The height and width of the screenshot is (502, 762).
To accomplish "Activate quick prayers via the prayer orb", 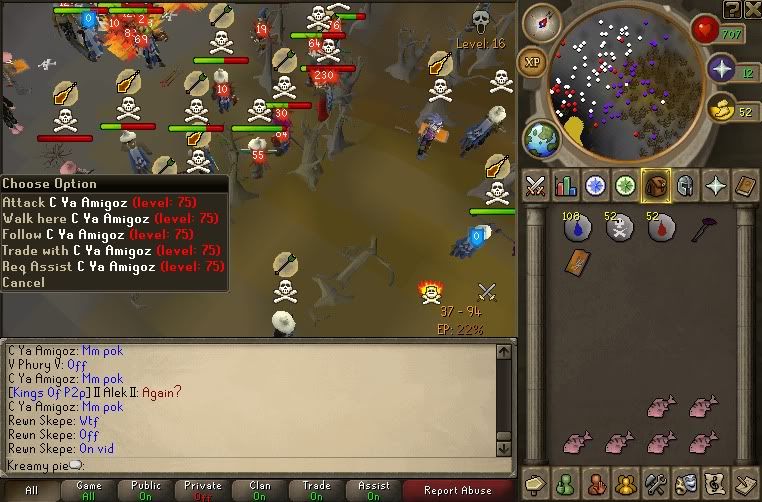I will 721,69.
